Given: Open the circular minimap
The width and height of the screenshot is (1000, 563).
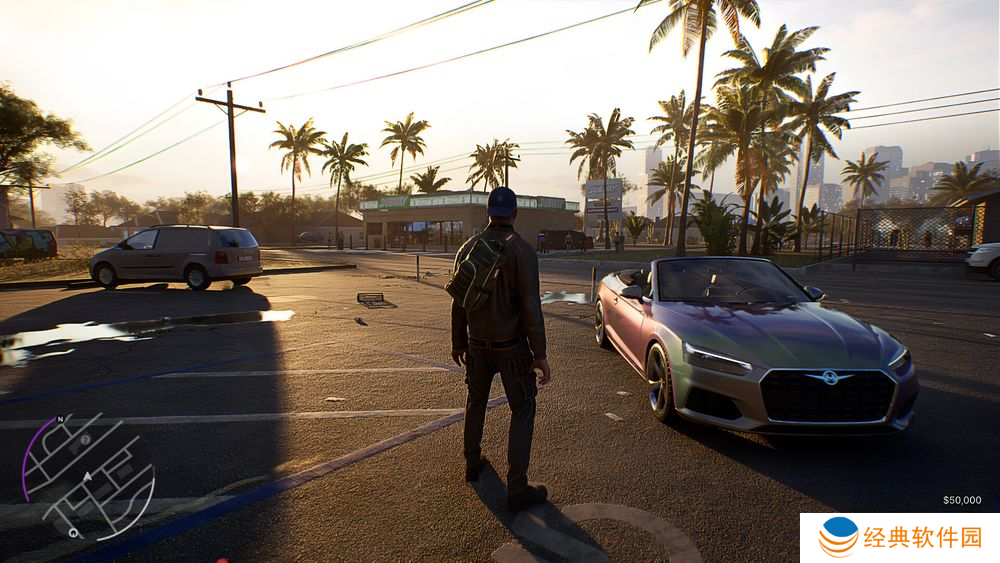Looking at the screenshot, I should coord(88,476).
